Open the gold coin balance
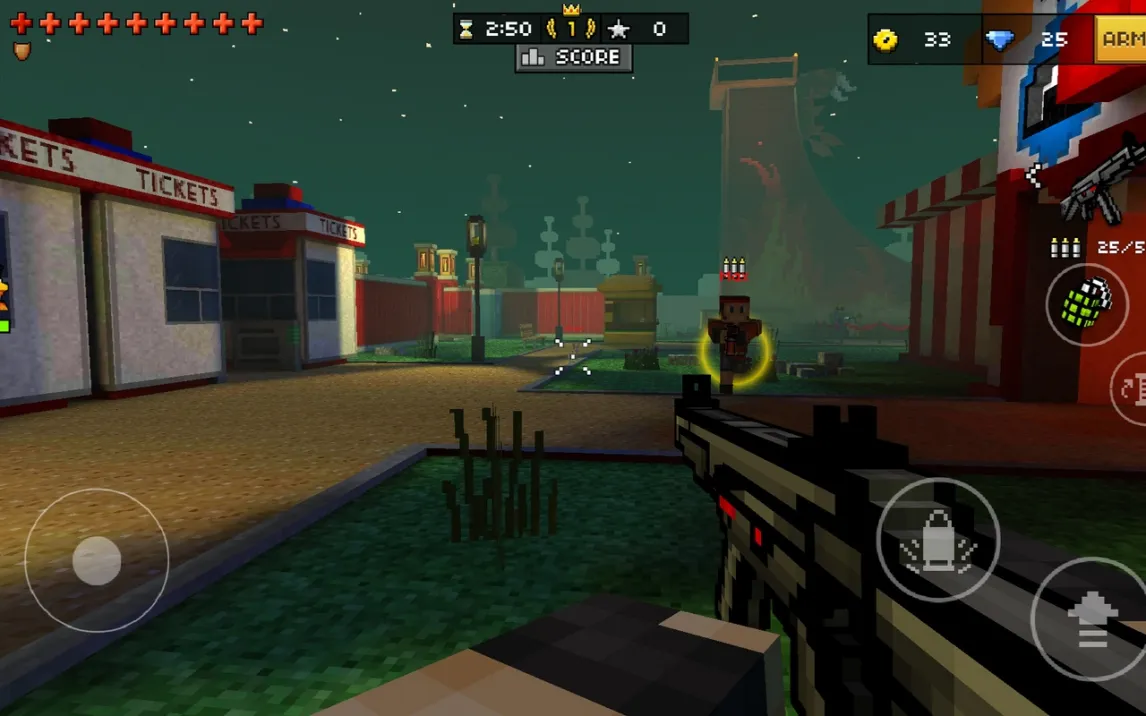 [911, 40]
